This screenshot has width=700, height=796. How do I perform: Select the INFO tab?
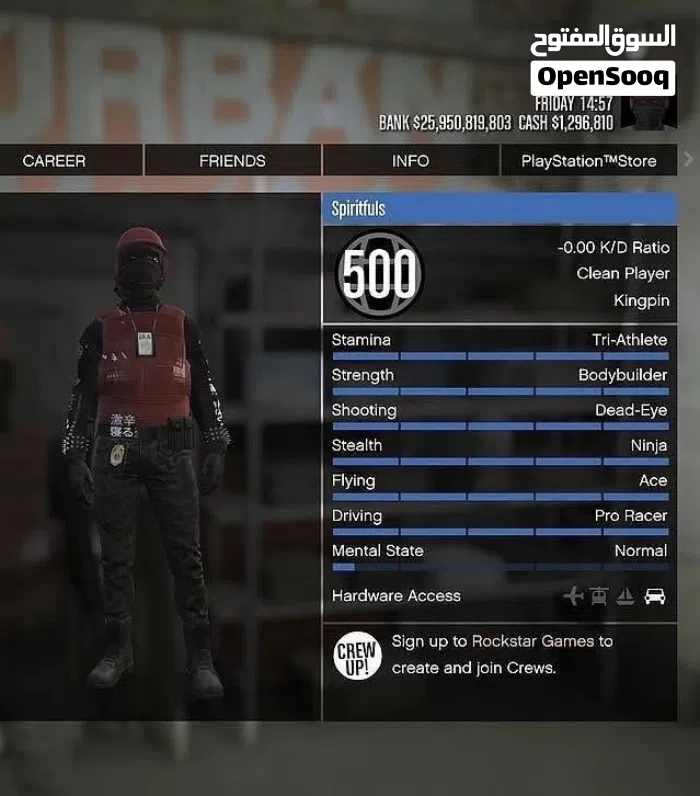tap(410, 161)
